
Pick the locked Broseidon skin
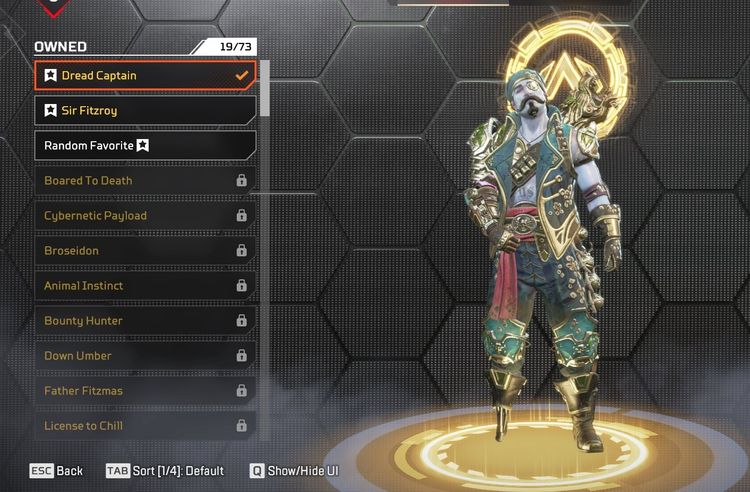pos(145,251)
